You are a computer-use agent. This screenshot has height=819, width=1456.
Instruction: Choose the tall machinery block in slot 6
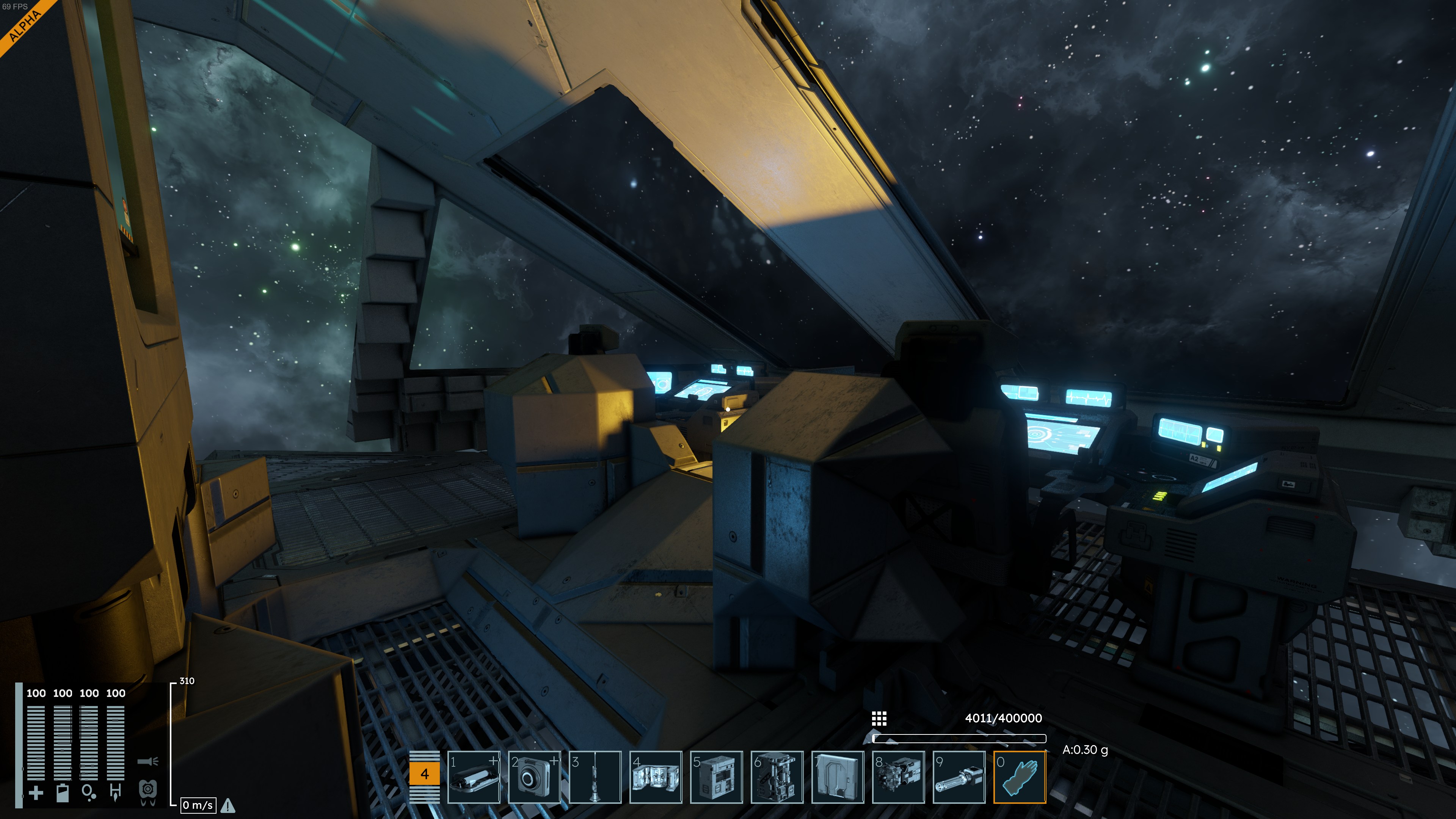point(777,777)
